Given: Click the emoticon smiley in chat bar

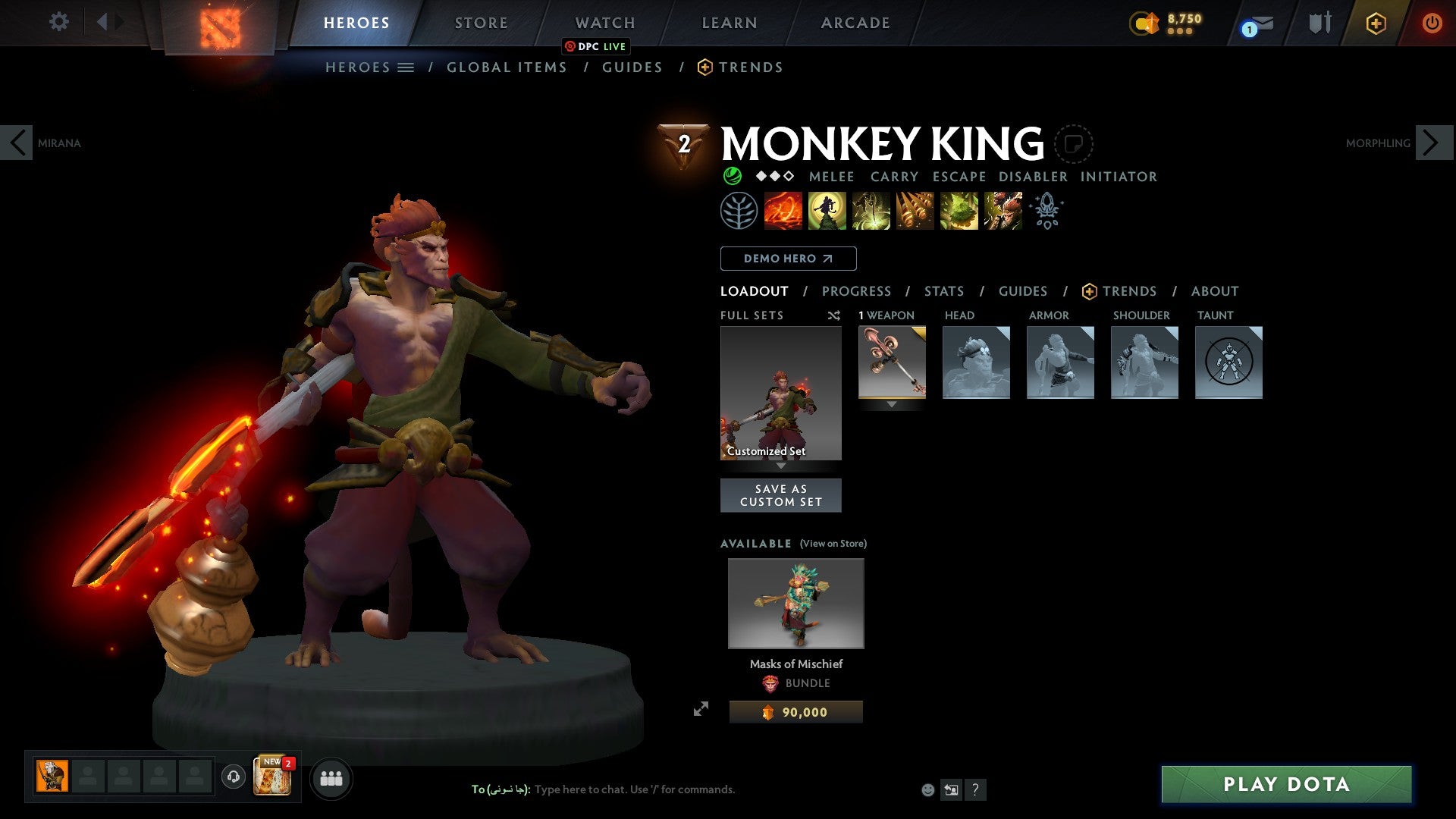Looking at the screenshot, I should pyautogui.click(x=927, y=790).
